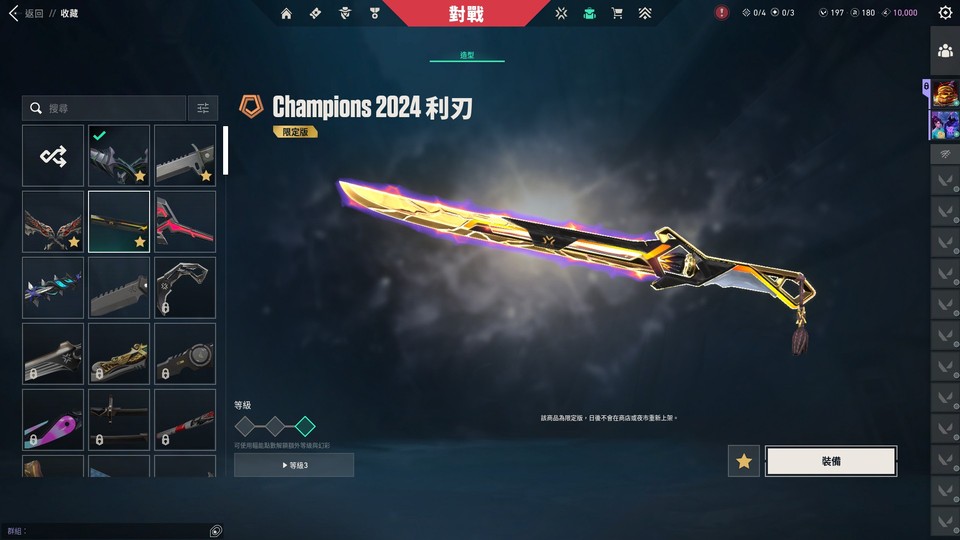This screenshot has width=960, height=540.
Task: Open the skin filter options
Action: point(203,108)
